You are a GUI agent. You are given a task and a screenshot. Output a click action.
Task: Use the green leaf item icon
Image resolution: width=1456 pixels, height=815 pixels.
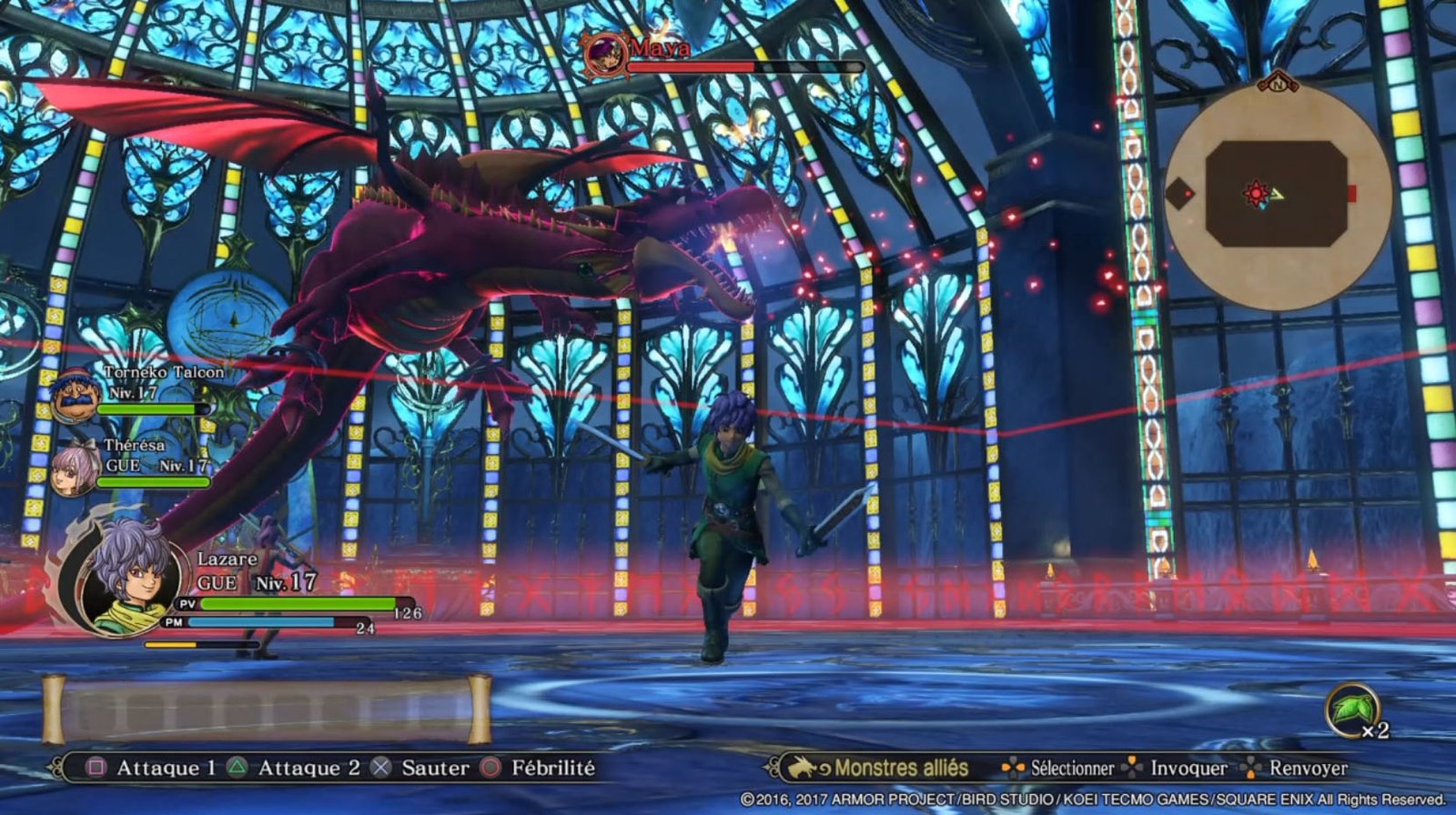(x=1351, y=709)
